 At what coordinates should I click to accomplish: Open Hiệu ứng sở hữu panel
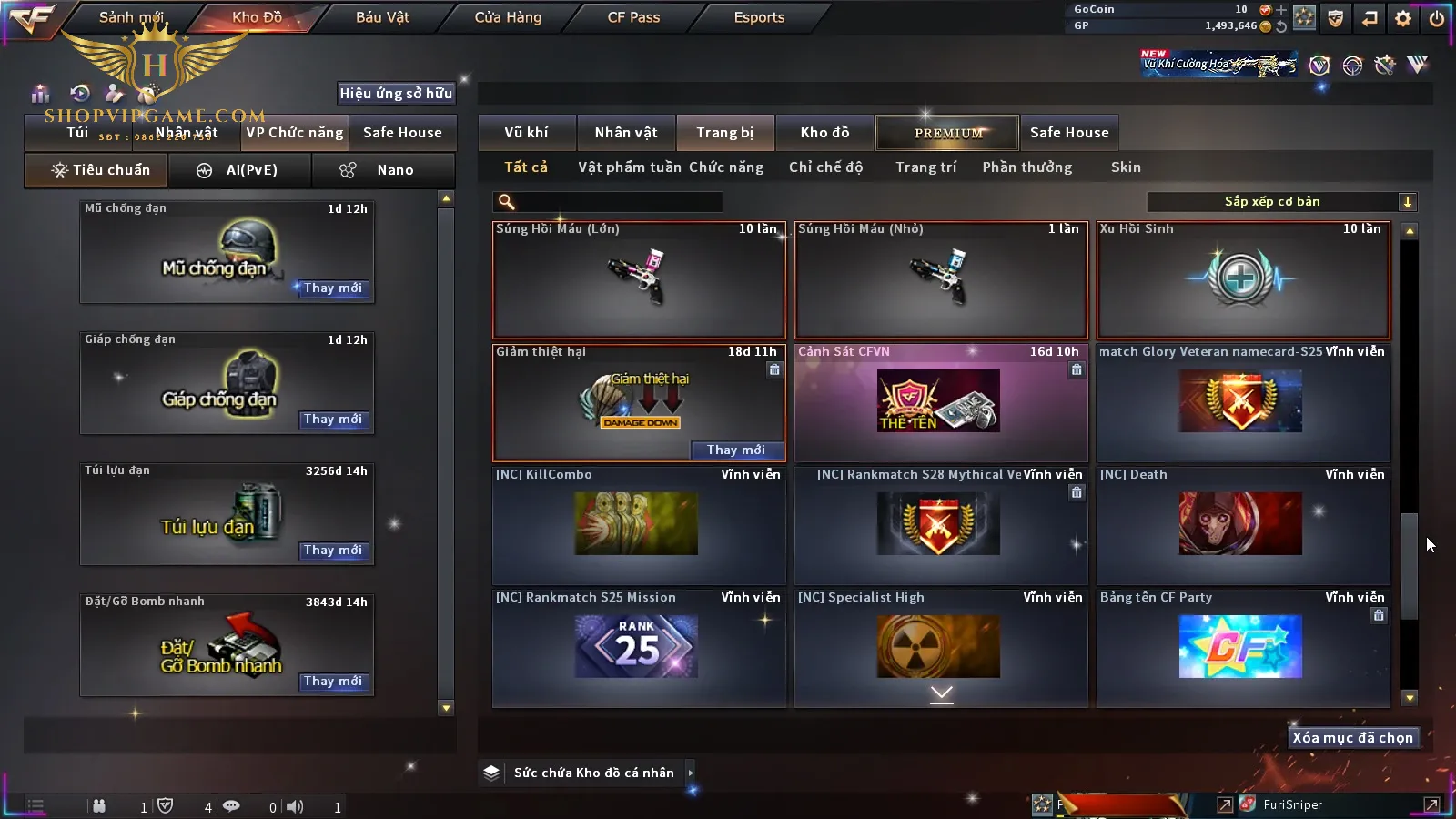click(396, 93)
